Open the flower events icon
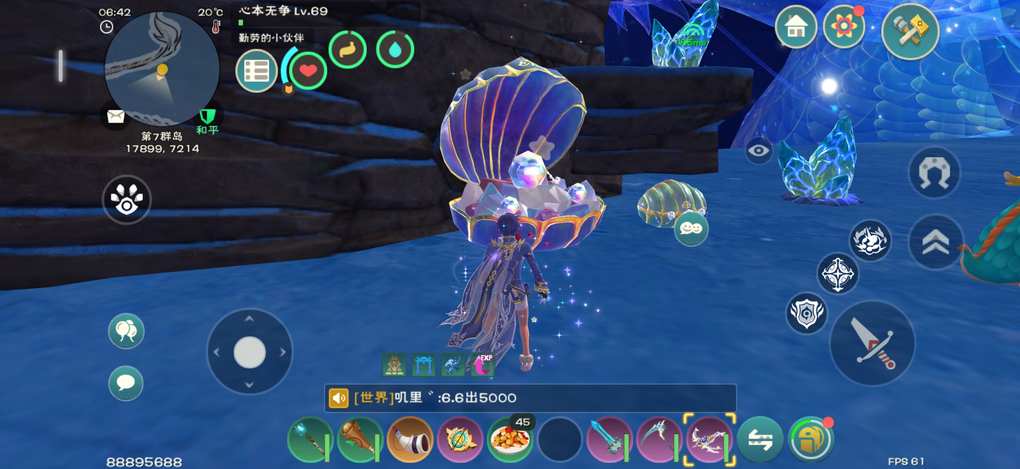 [x=844, y=28]
